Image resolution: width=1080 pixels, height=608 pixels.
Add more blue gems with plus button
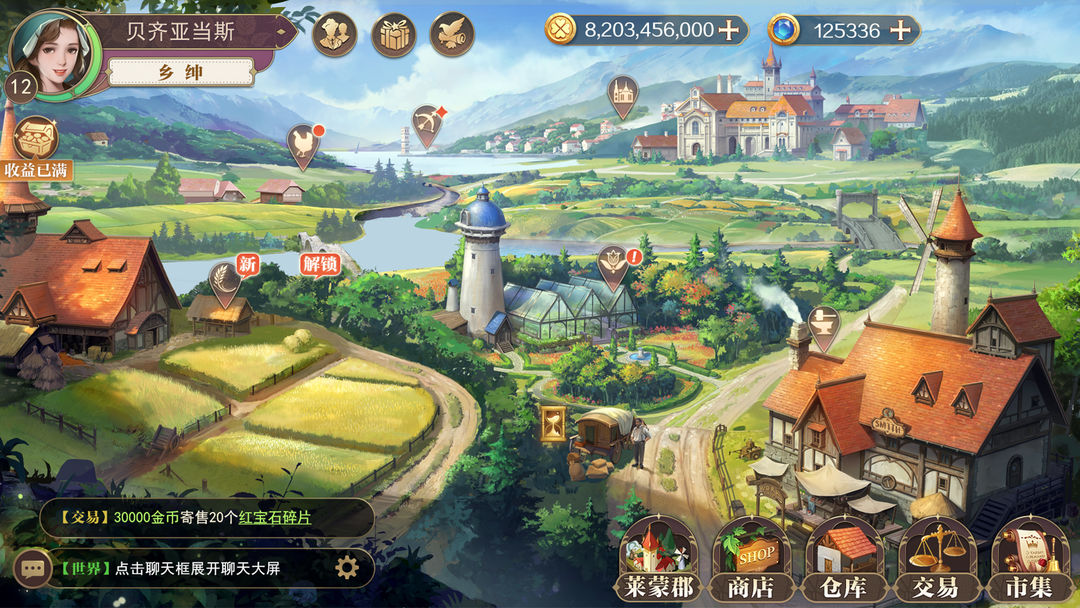(x=901, y=30)
